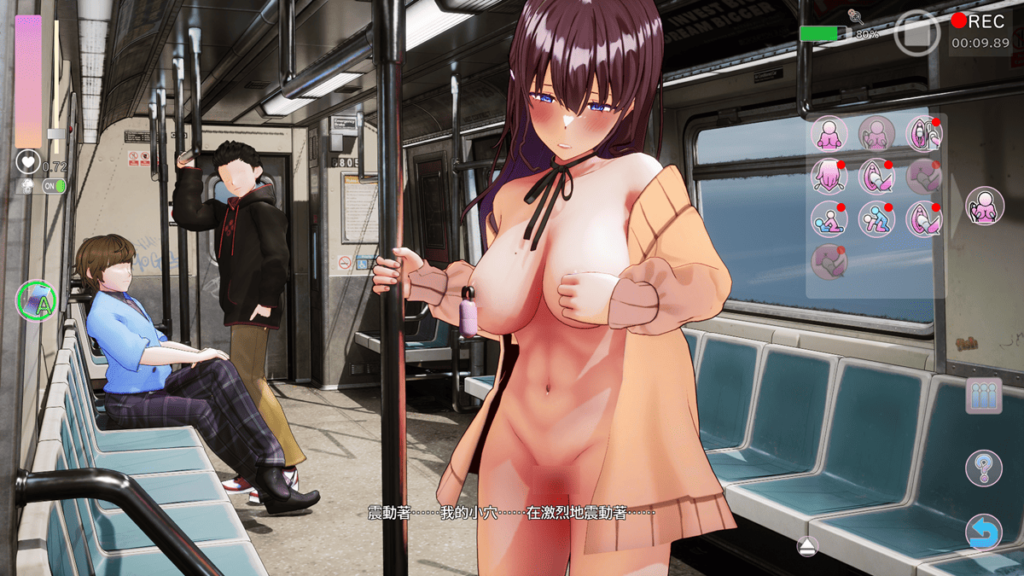Select the current action icon beside the panel
The width and height of the screenshot is (1024, 576).
pyautogui.click(x=984, y=206)
